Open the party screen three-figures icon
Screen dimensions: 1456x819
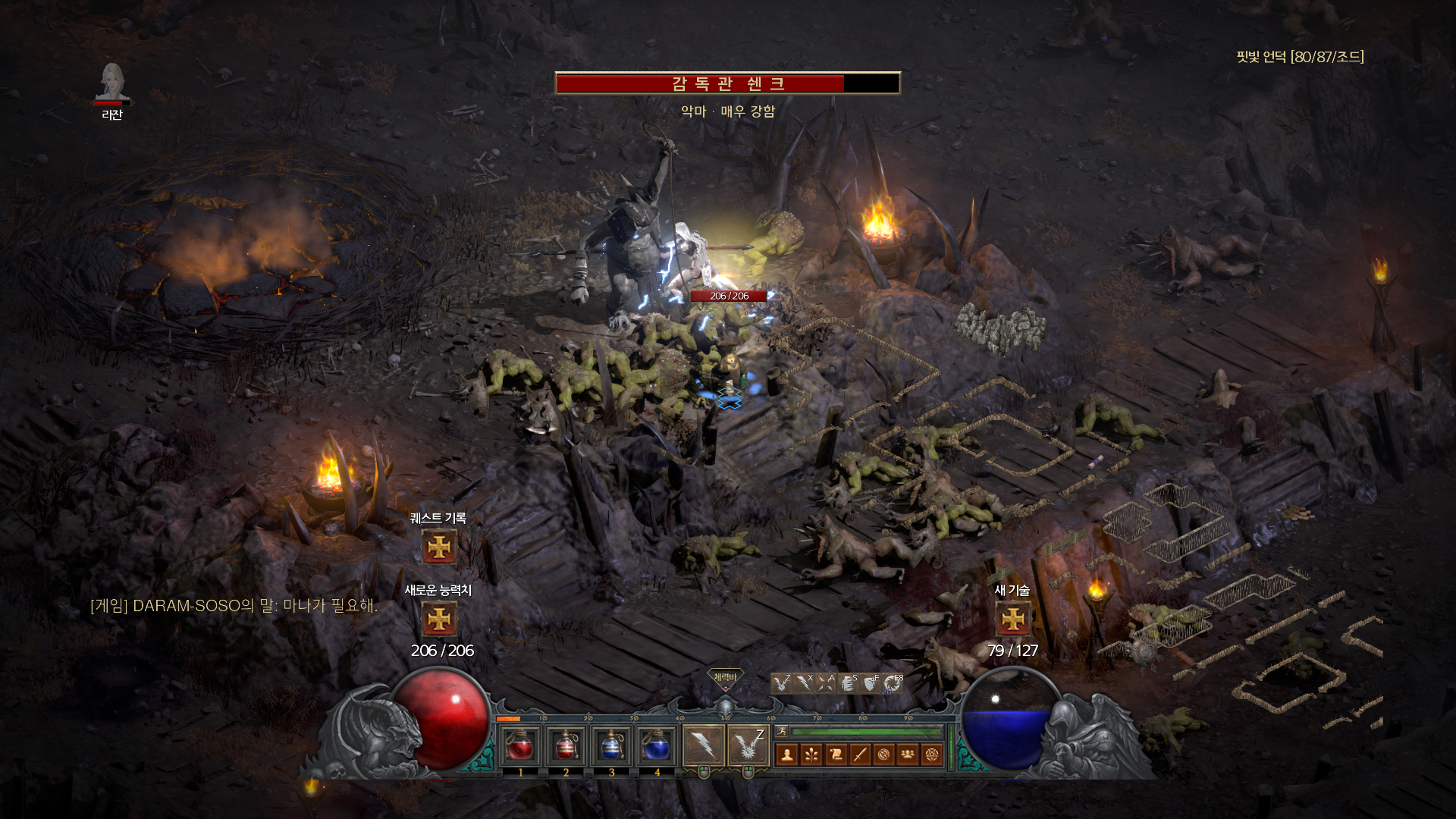[x=908, y=755]
